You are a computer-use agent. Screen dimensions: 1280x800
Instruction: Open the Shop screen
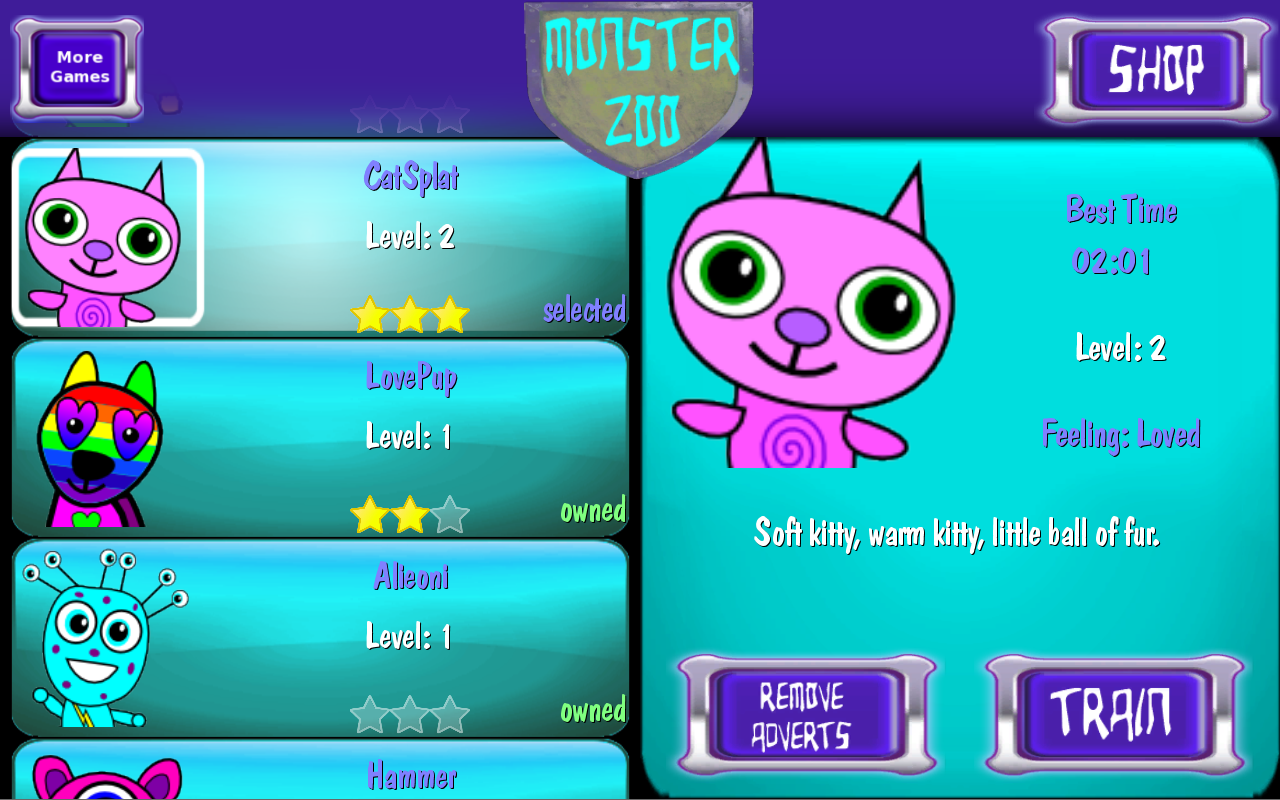[x=1156, y=68]
